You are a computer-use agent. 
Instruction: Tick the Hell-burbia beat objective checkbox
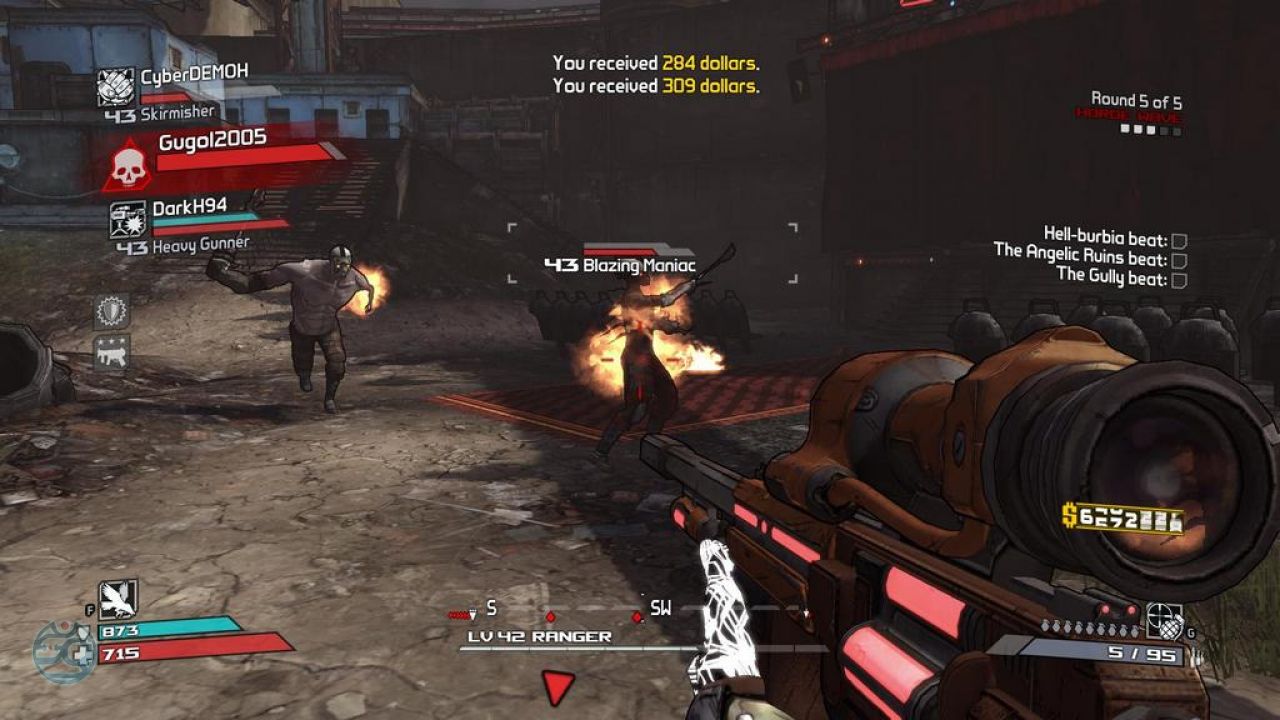(x=1179, y=241)
